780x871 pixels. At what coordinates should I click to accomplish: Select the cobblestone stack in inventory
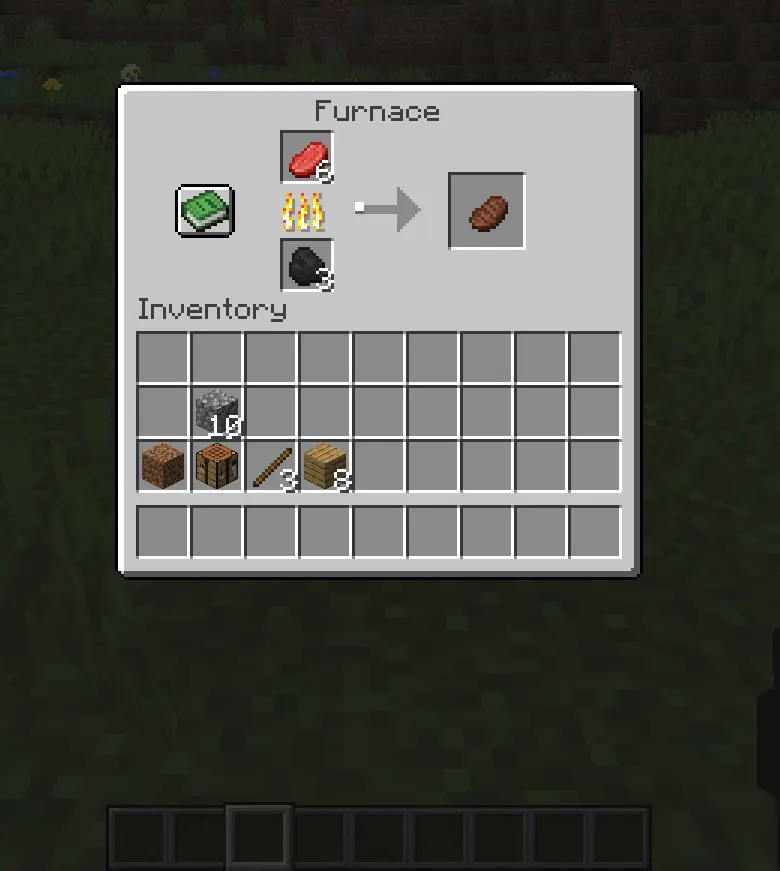[x=216, y=411]
